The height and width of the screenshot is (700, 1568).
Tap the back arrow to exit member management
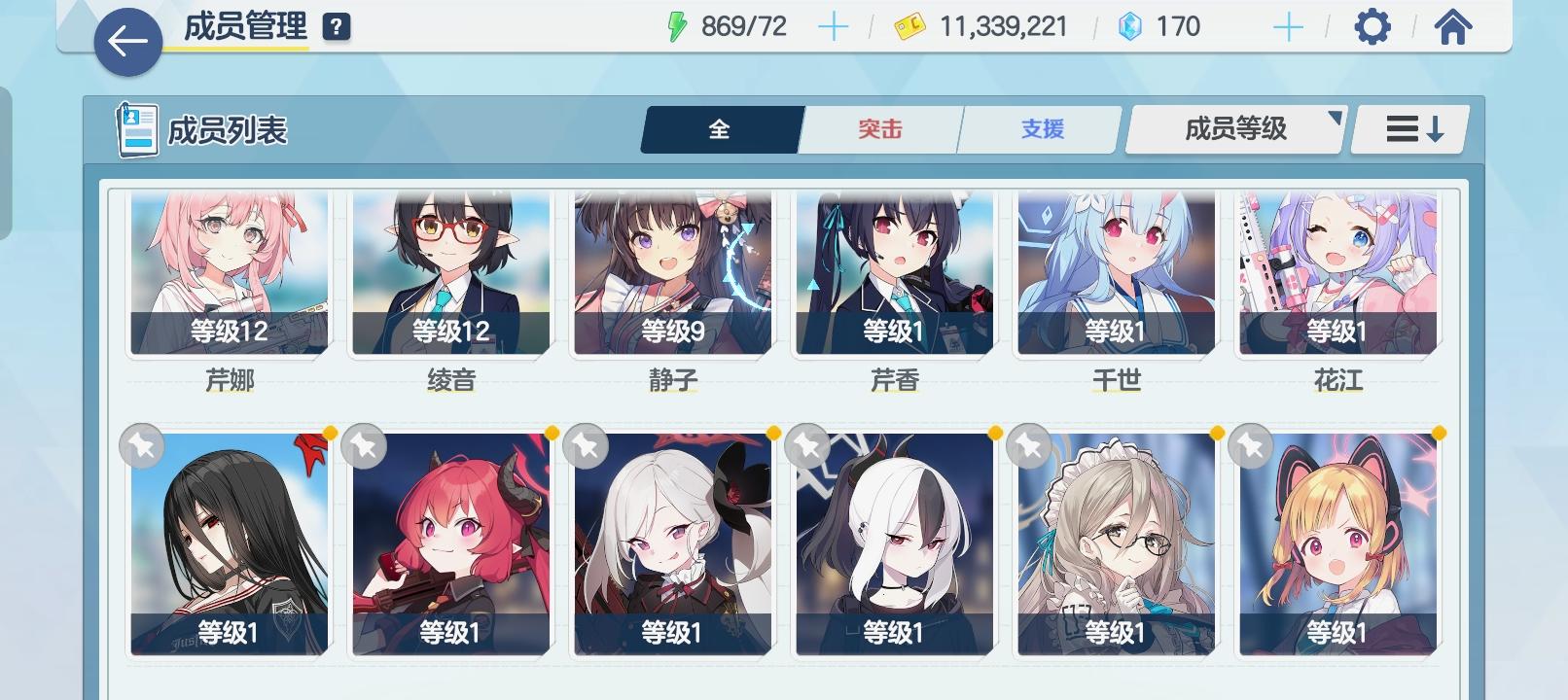pos(125,41)
